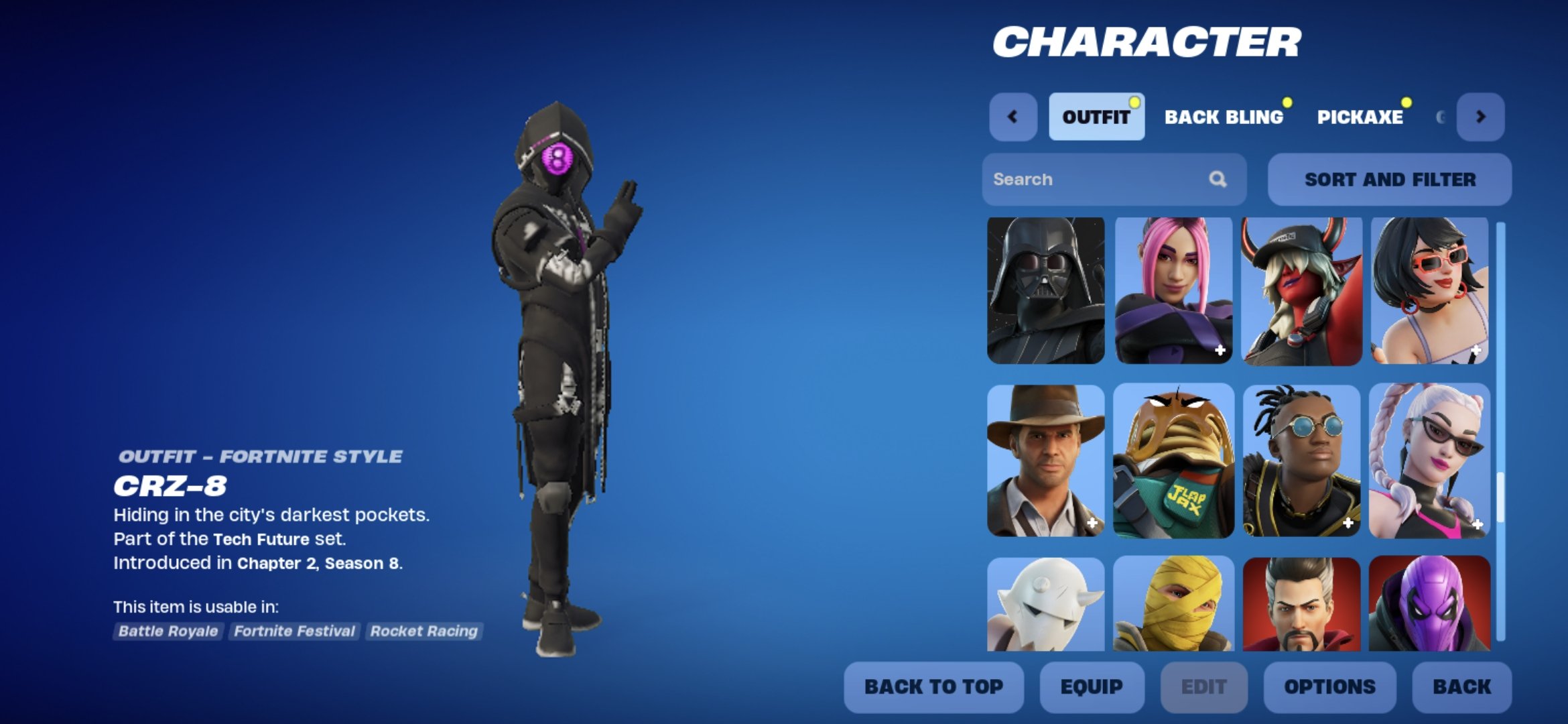The height and width of the screenshot is (724, 1568).
Task: Equip the CRZ-8 outfit
Action: click(1092, 686)
